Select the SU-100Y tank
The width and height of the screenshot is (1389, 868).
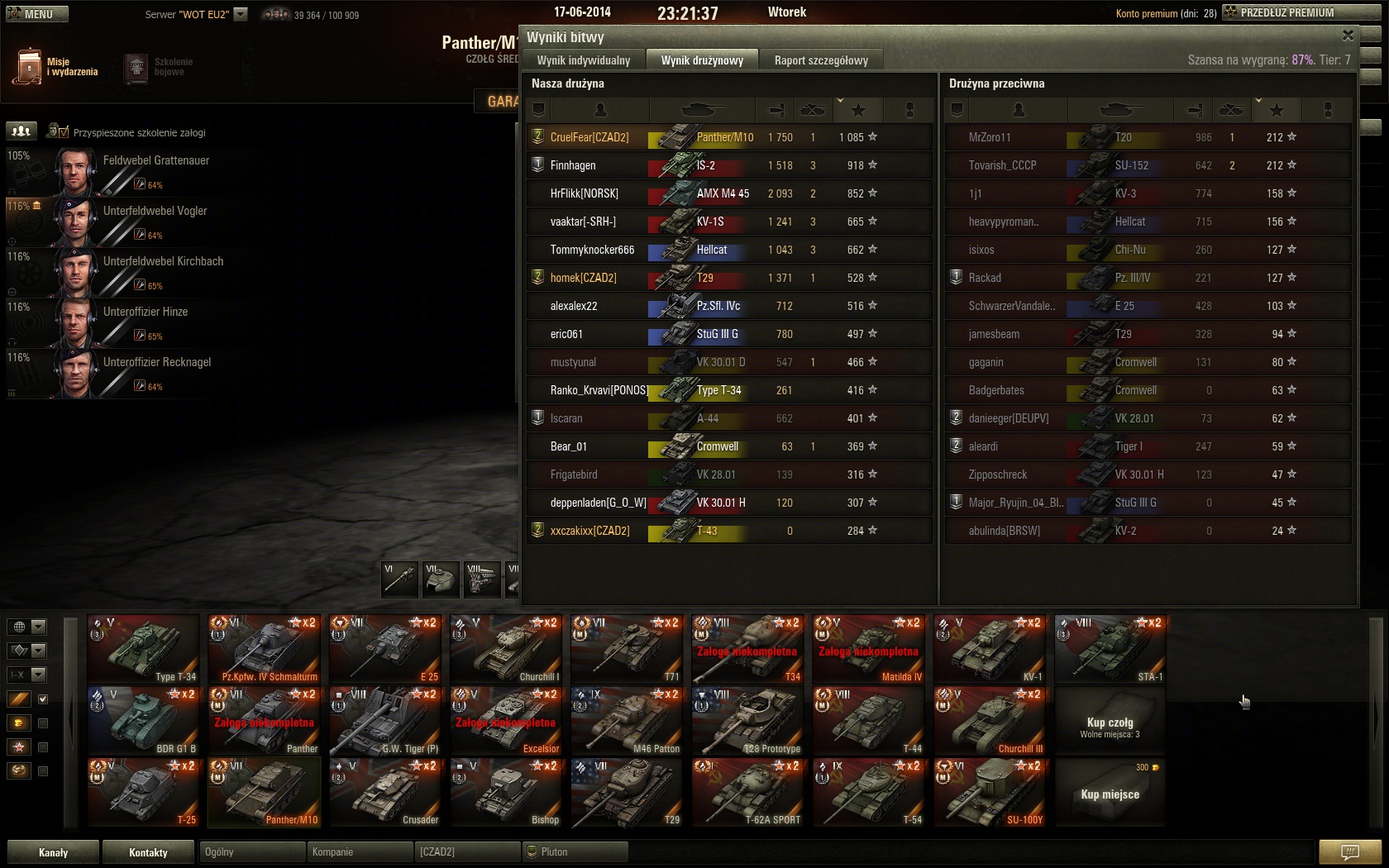[x=990, y=793]
